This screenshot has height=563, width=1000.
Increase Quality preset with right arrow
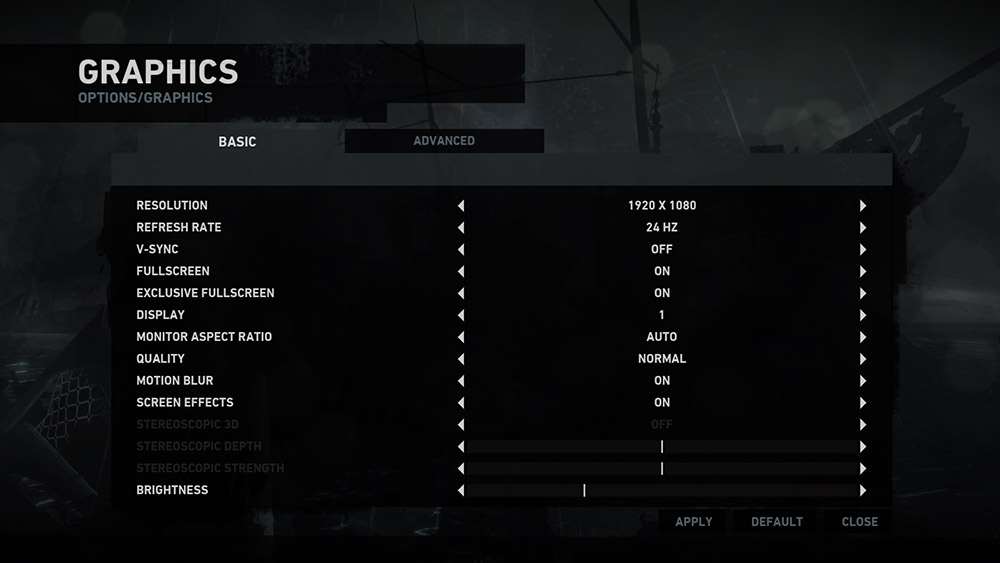coord(862,359)
